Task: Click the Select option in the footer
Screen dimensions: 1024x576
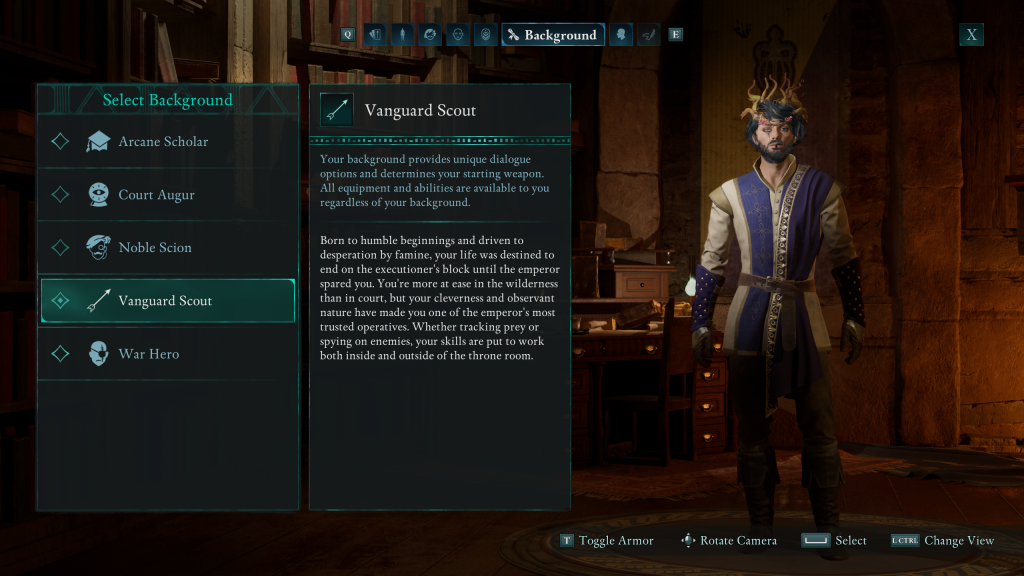Action: 834,541
